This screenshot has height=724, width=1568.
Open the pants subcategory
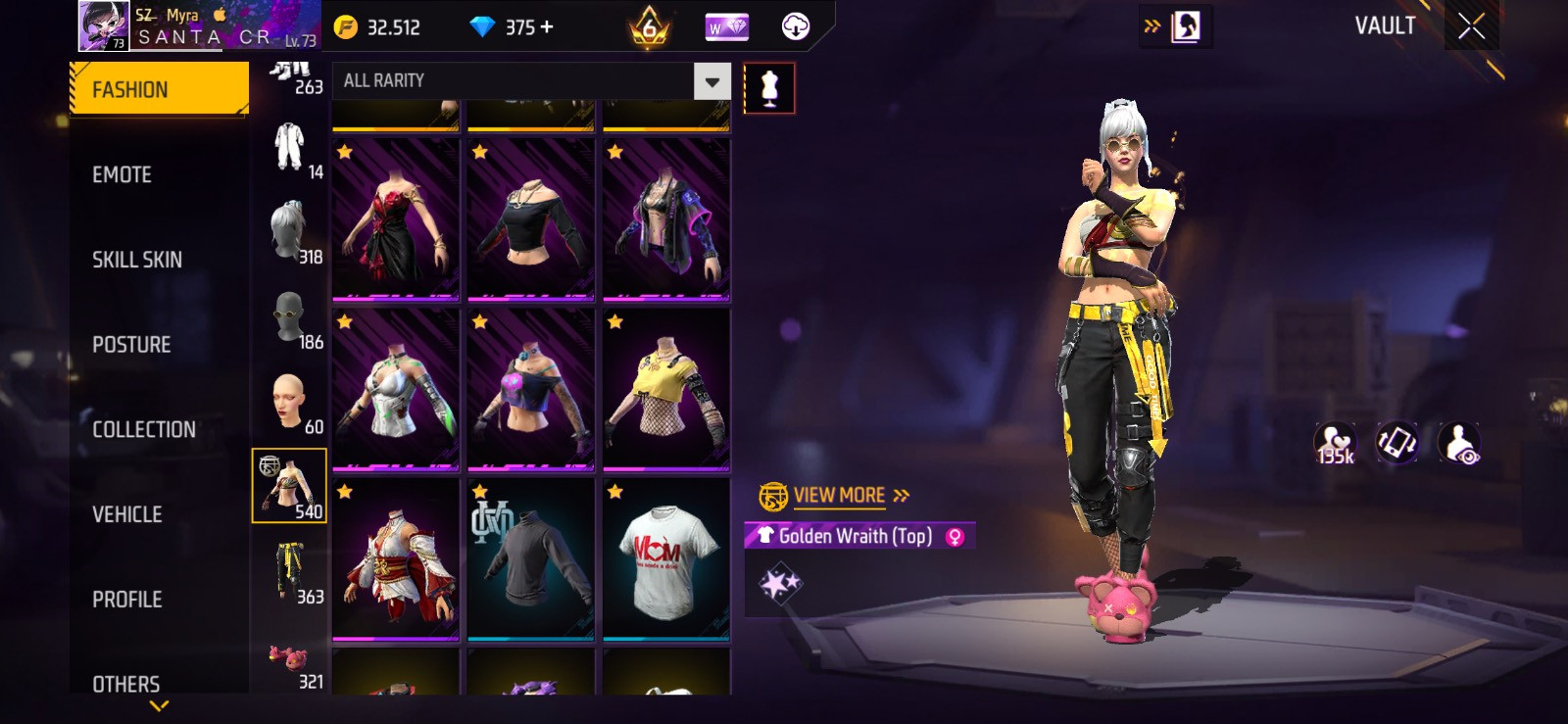coord(290,572)
